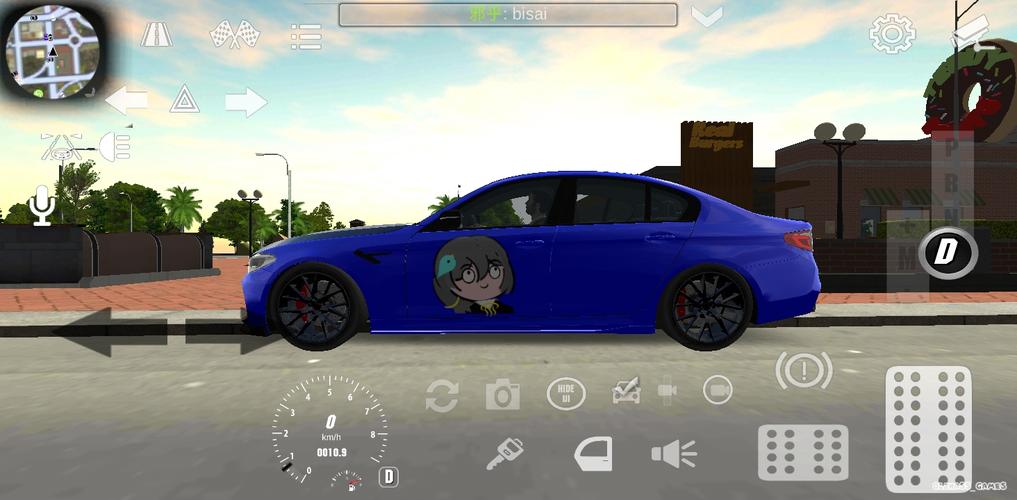
Task: Select the D gear knob
Action: [945, 252]
